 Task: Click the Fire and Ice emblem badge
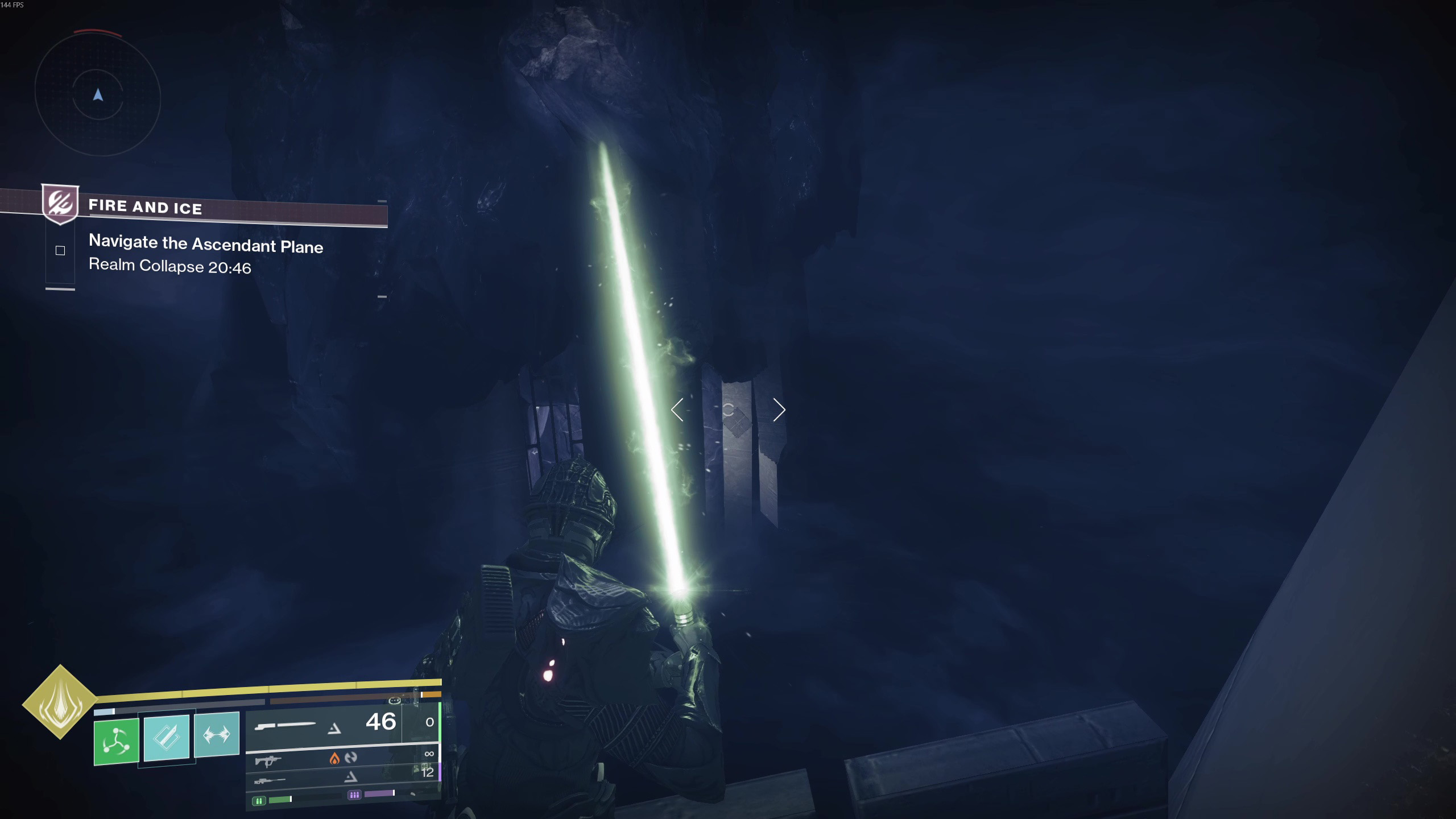pyautogui.click(x=60, y=203)
